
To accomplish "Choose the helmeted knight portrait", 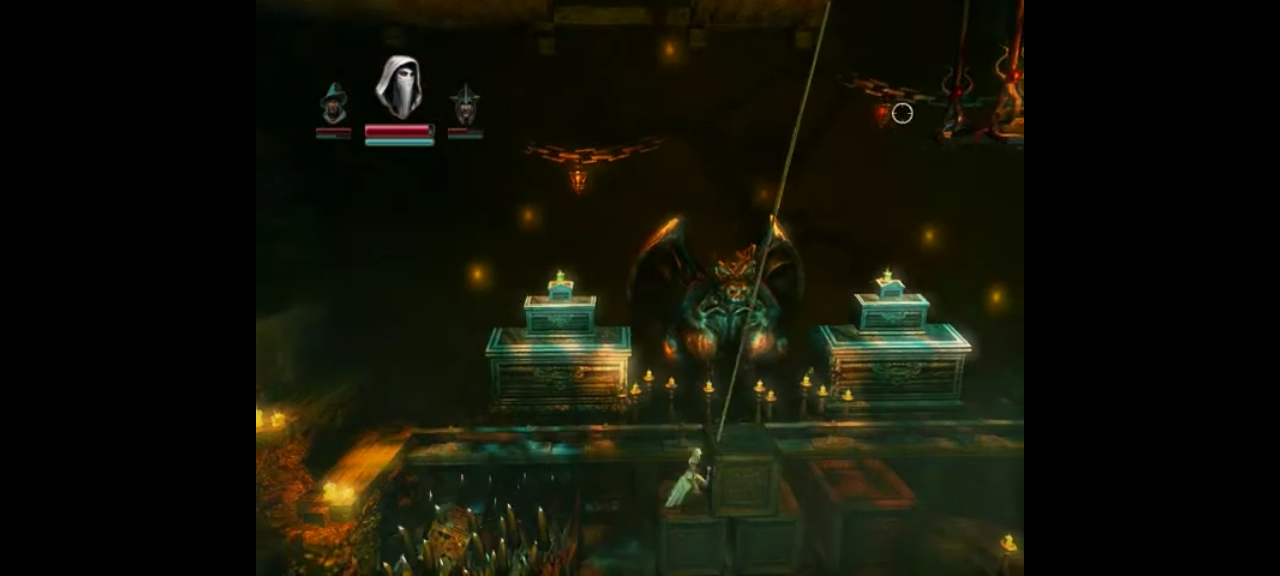I will click(x=464, y=105).
